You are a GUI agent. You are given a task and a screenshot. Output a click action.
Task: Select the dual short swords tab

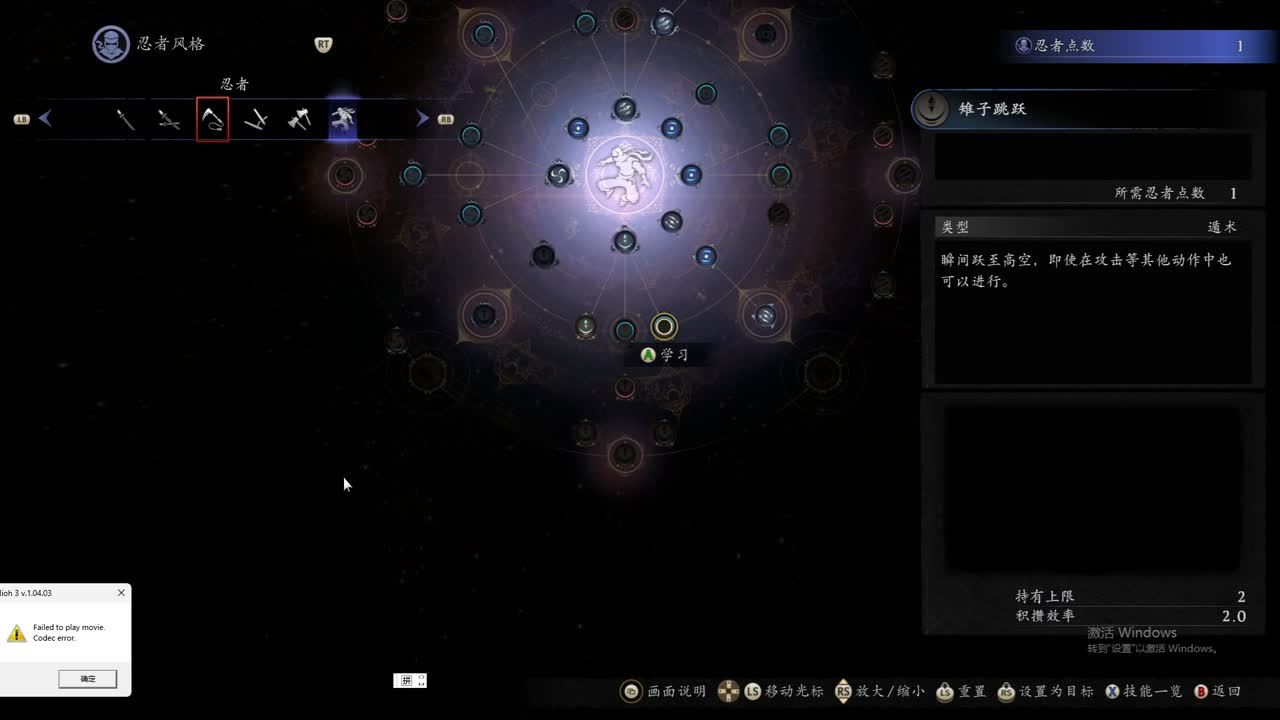click(168, 119)
